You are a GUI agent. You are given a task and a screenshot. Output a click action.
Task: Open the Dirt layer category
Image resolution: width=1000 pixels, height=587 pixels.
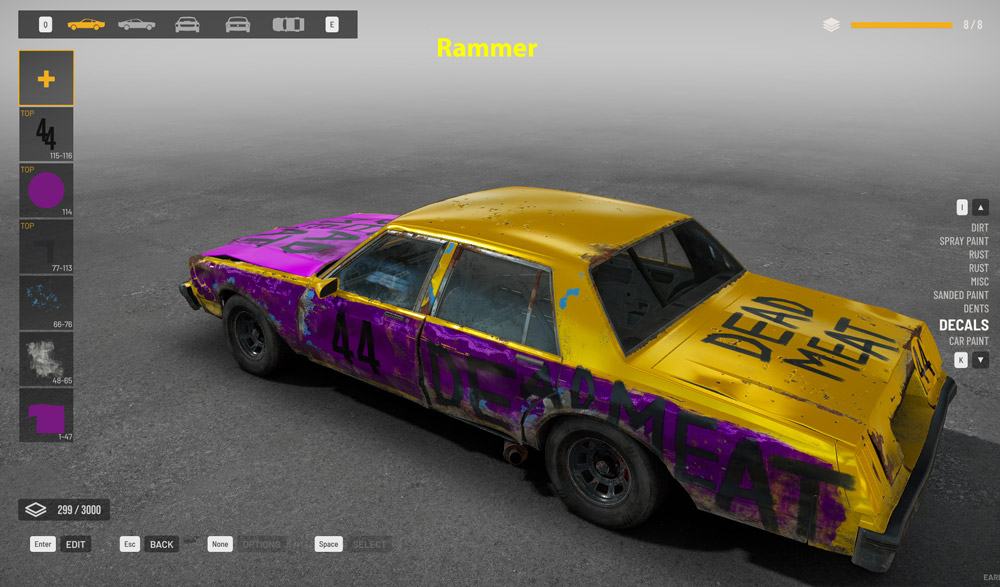tap(979, 228)
